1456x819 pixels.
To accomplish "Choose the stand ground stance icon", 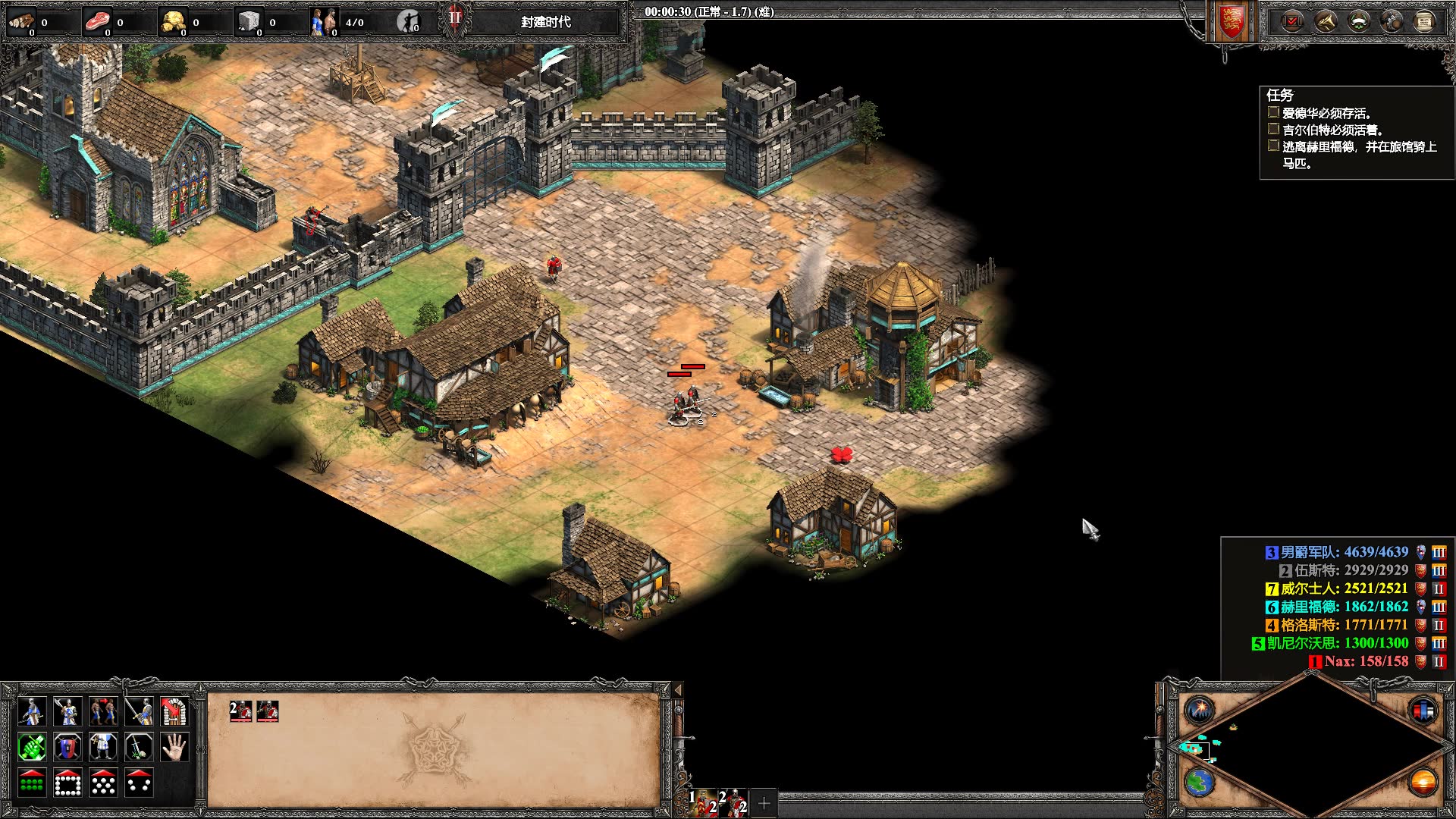I will click(103, 747).
